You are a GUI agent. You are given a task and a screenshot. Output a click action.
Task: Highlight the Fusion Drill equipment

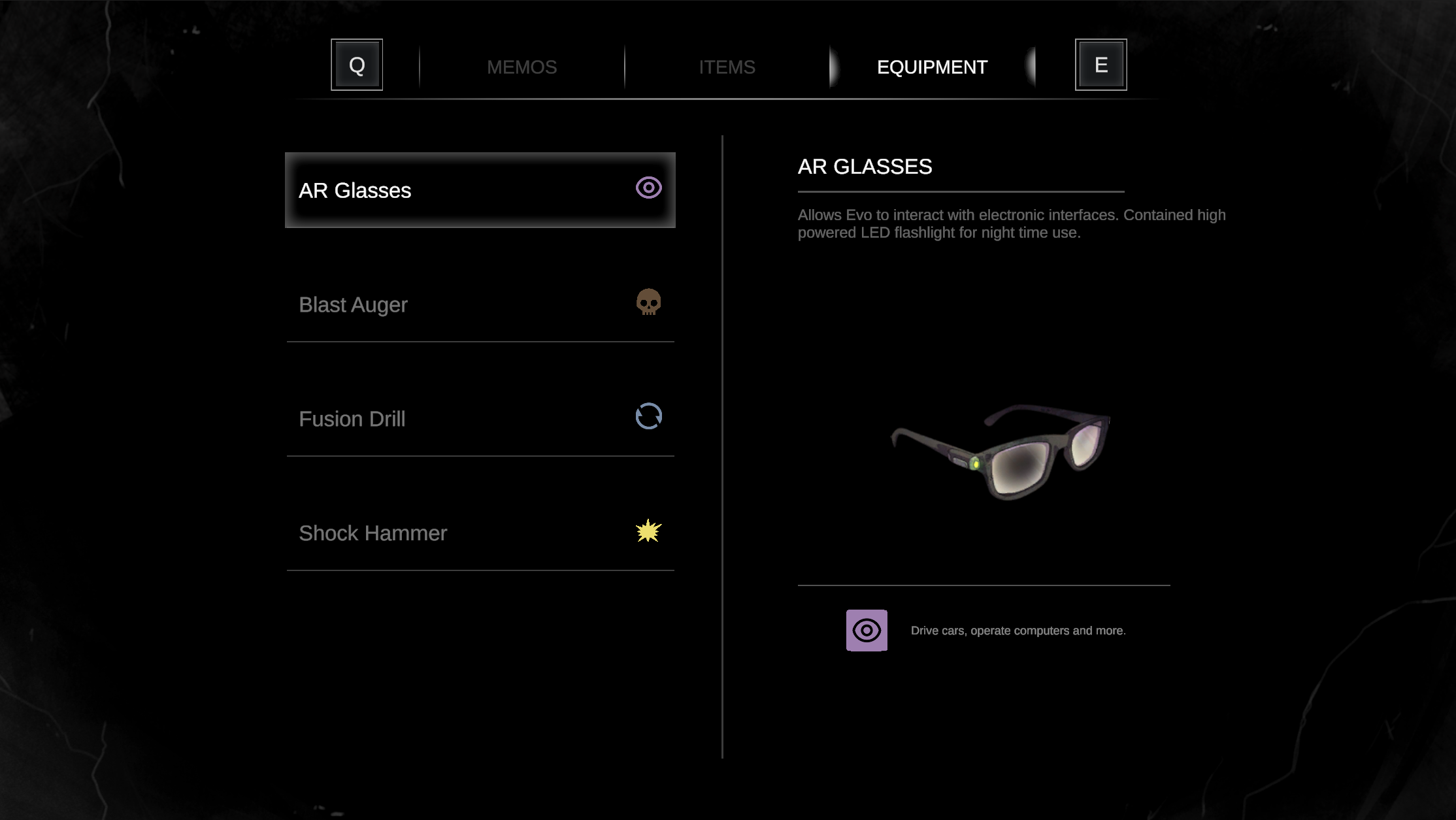(x=480, y=419)
